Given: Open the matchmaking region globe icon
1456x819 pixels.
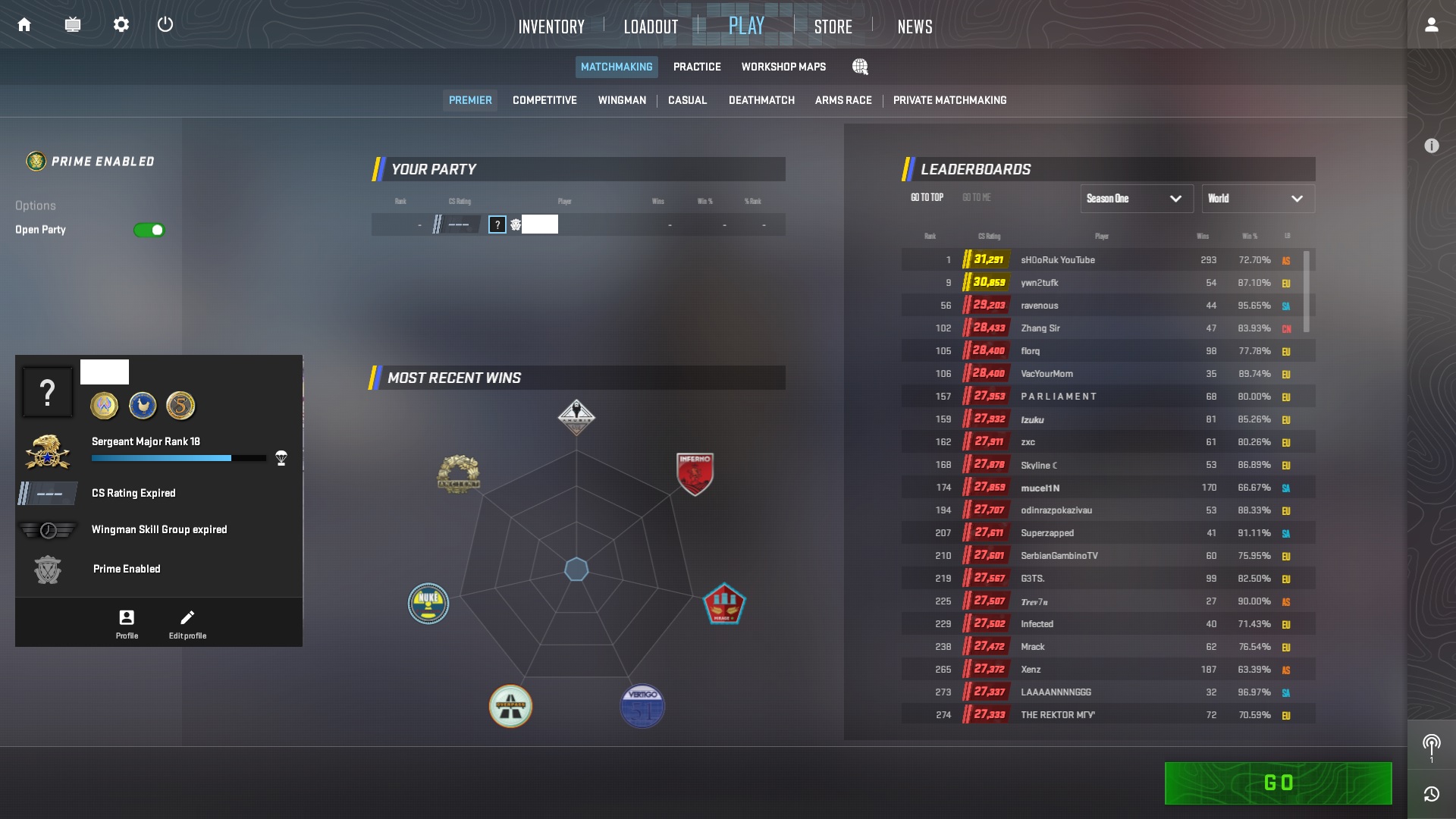Looking at the screenshot, I should pos(861,67).
